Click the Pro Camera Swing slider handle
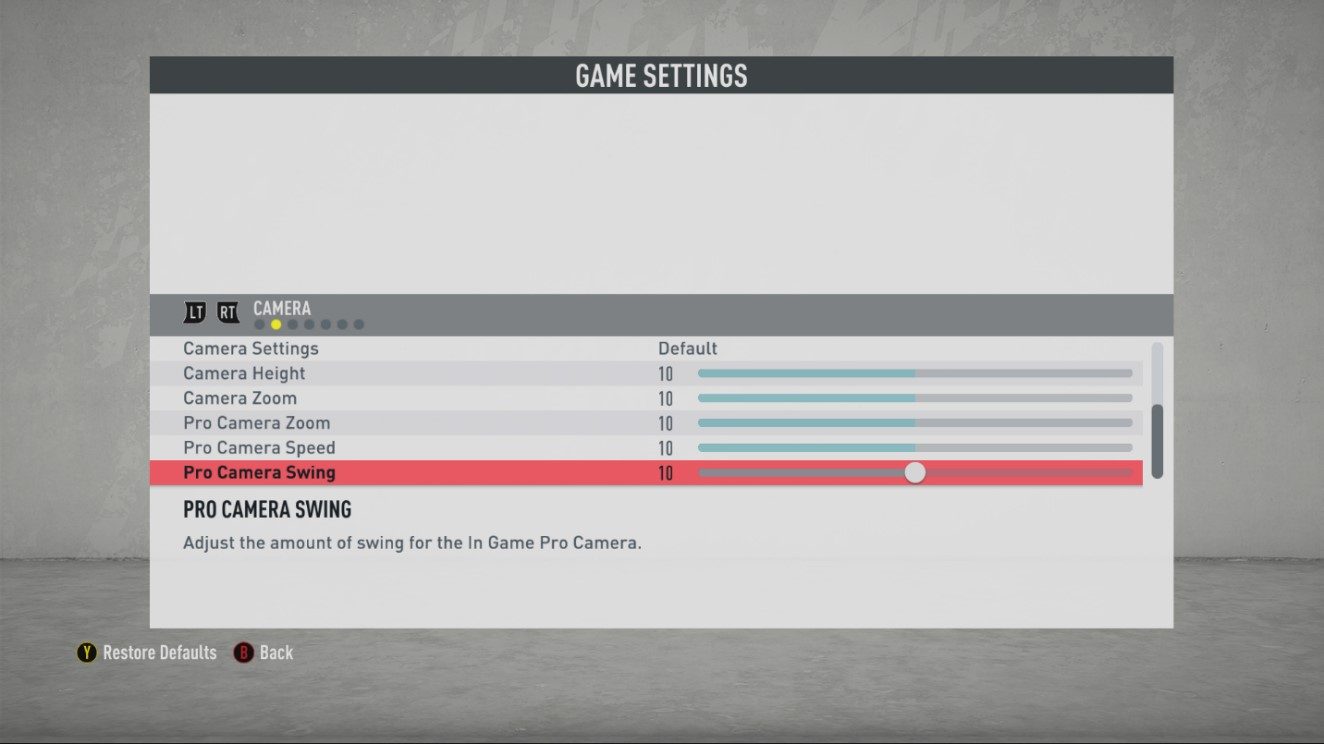Image resolution: width=1324 pixels, height=744 pixels. 916,472
